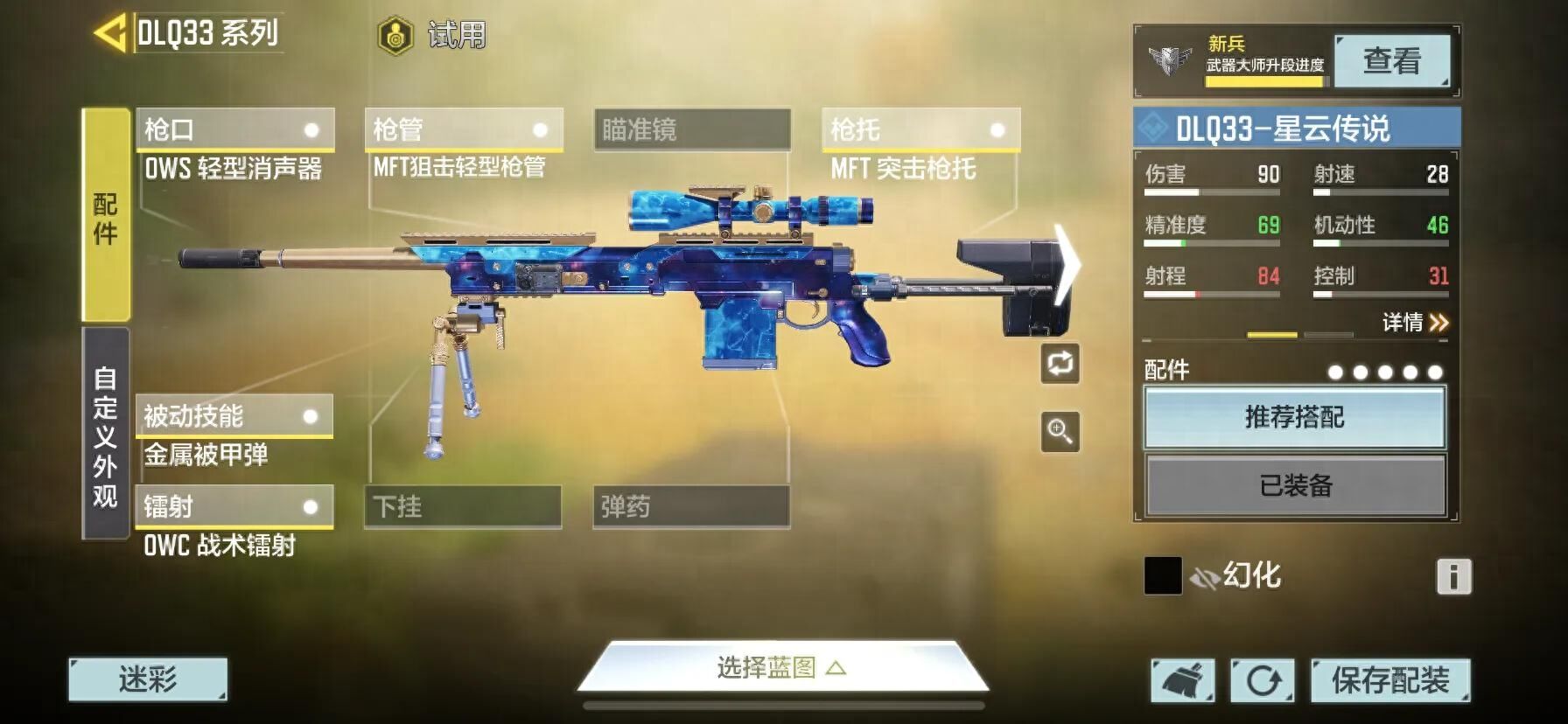The image size is (1568, 724).
Task: Click 查看 to view weapon master progress
Action: [x=1391, y=61]
